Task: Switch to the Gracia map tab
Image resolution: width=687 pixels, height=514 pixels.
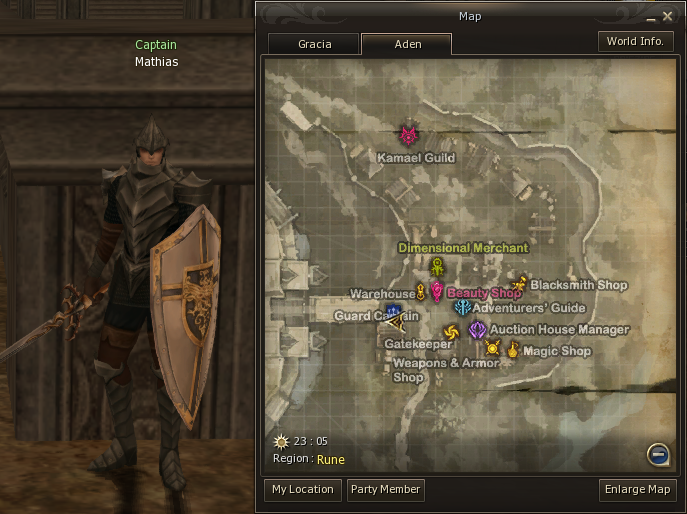Action: tap(313, 44)
